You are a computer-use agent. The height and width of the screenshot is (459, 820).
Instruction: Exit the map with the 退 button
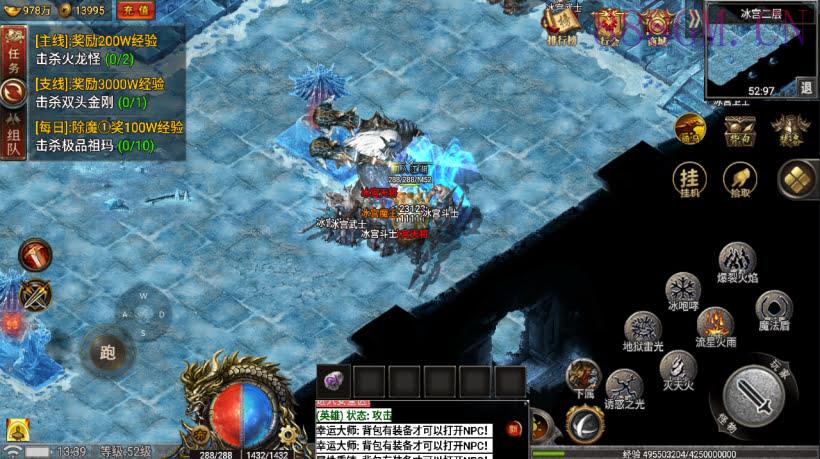click(806, 87)
